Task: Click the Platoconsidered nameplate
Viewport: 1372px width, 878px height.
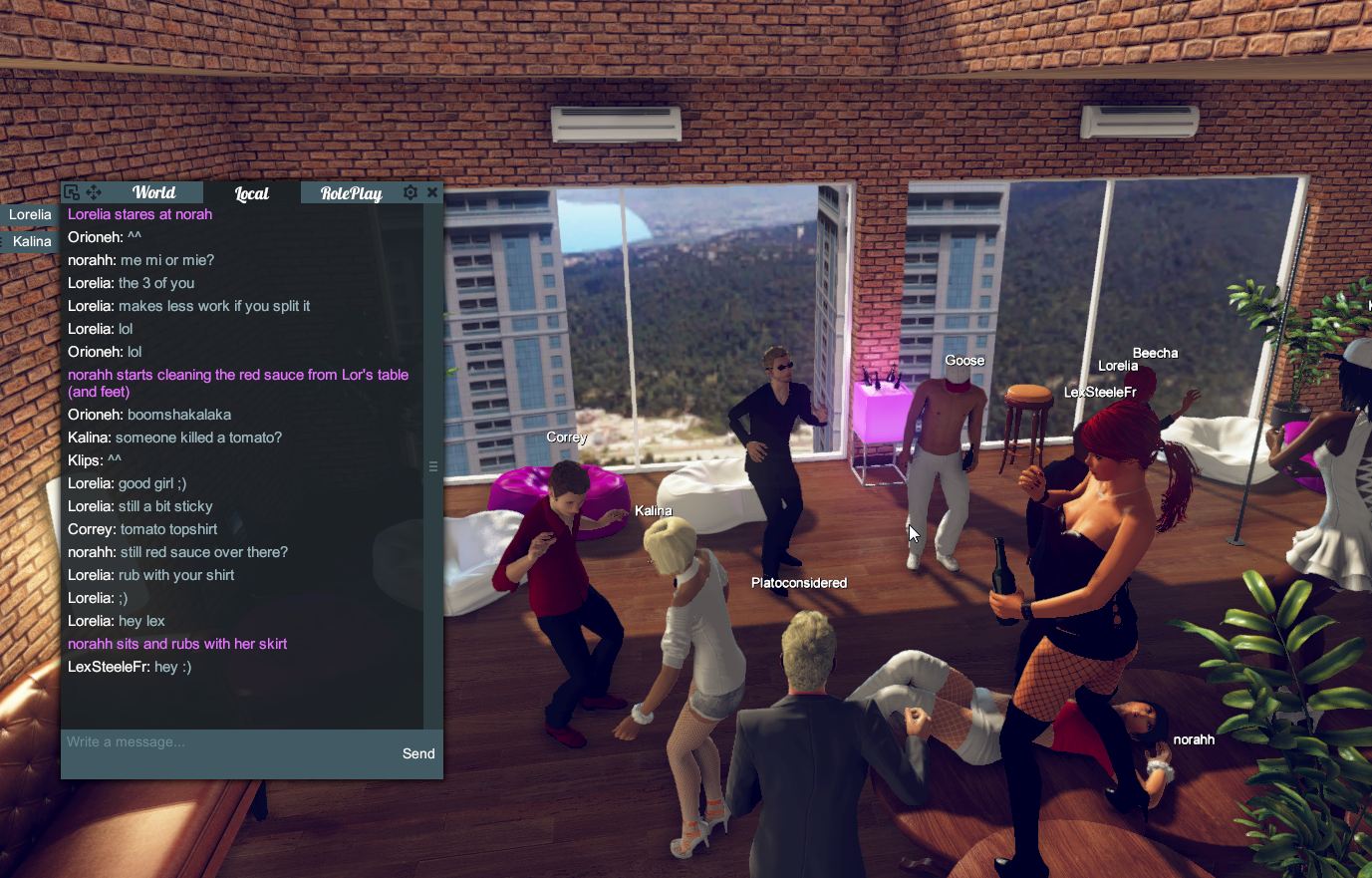Action: (x=797, y=582)
